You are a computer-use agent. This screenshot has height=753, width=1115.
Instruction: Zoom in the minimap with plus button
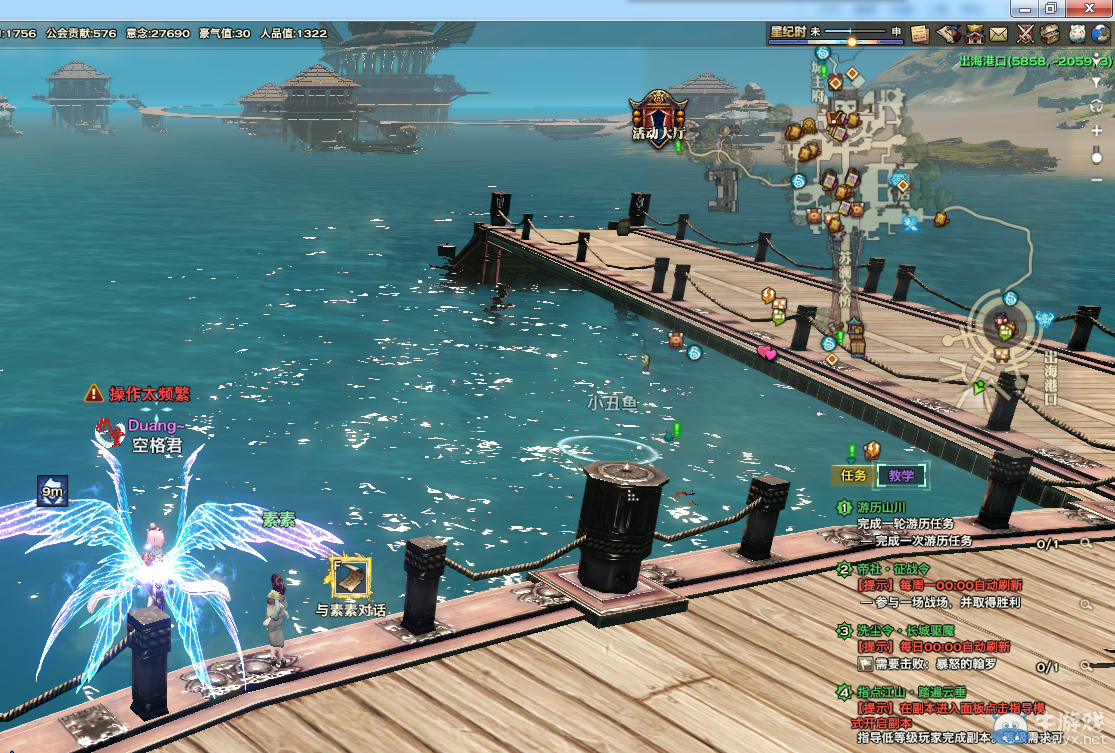tap(1097, 131)
